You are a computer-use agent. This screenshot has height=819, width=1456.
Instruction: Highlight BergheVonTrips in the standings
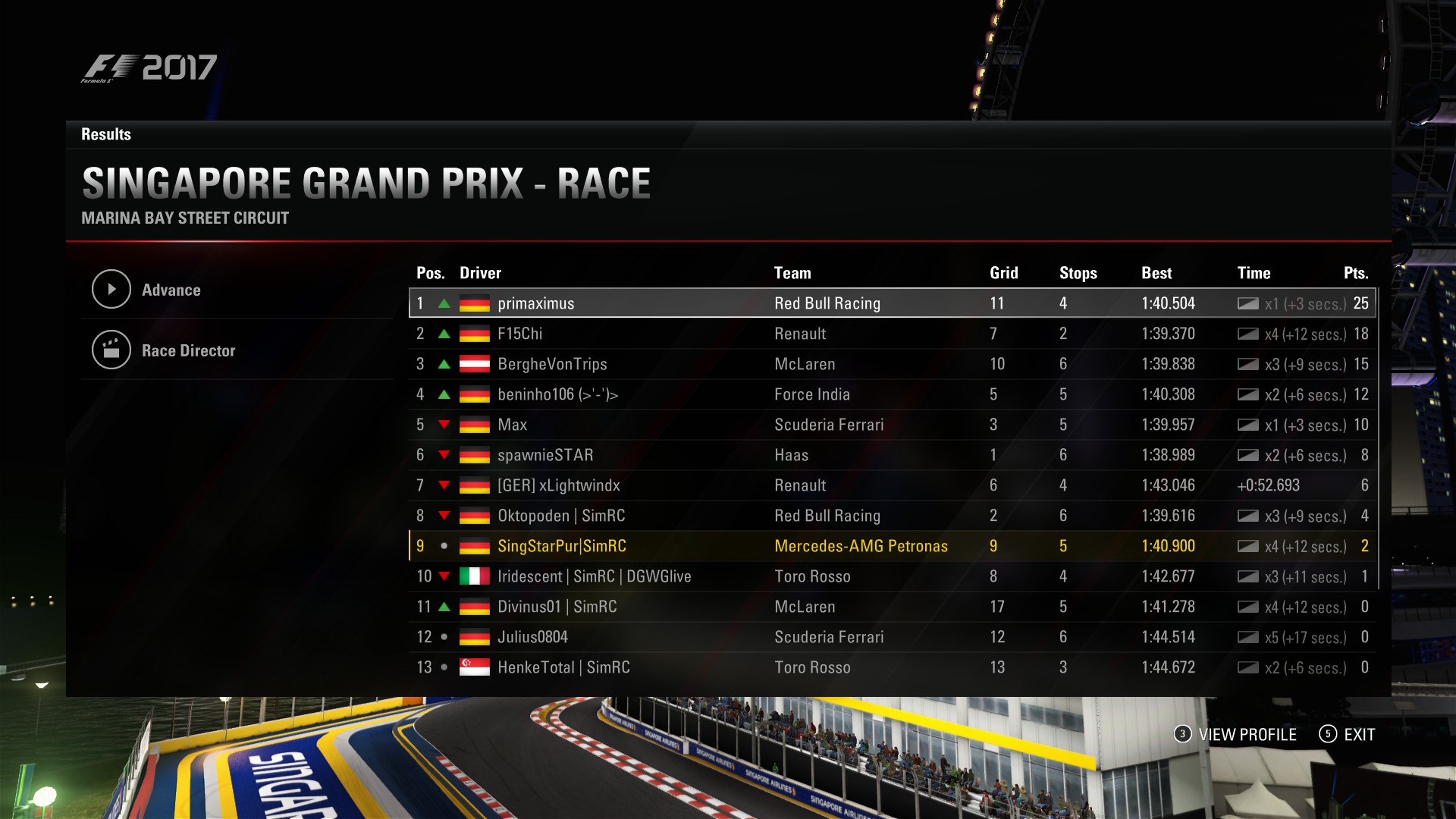point(552,364)
